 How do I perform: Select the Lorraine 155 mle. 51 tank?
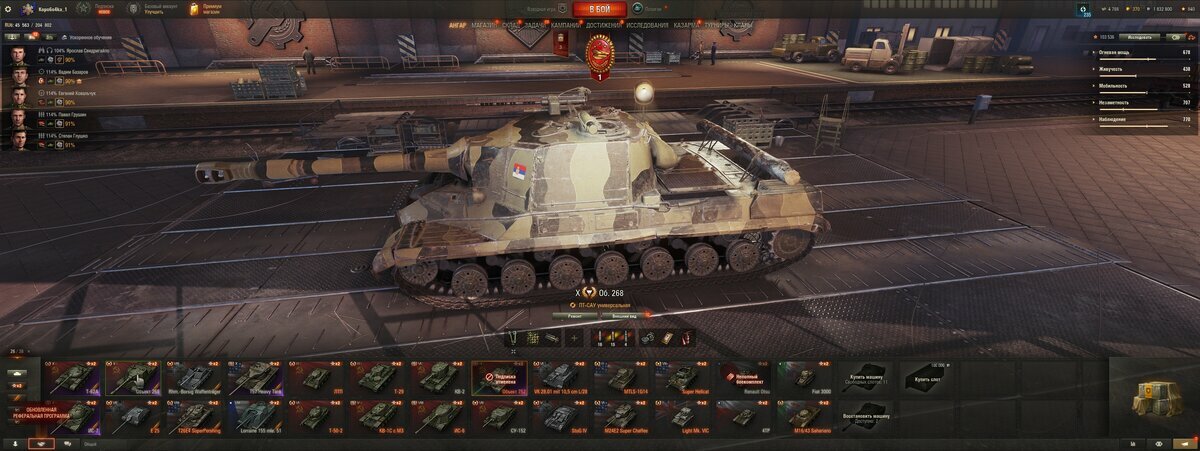pos(256,416)
